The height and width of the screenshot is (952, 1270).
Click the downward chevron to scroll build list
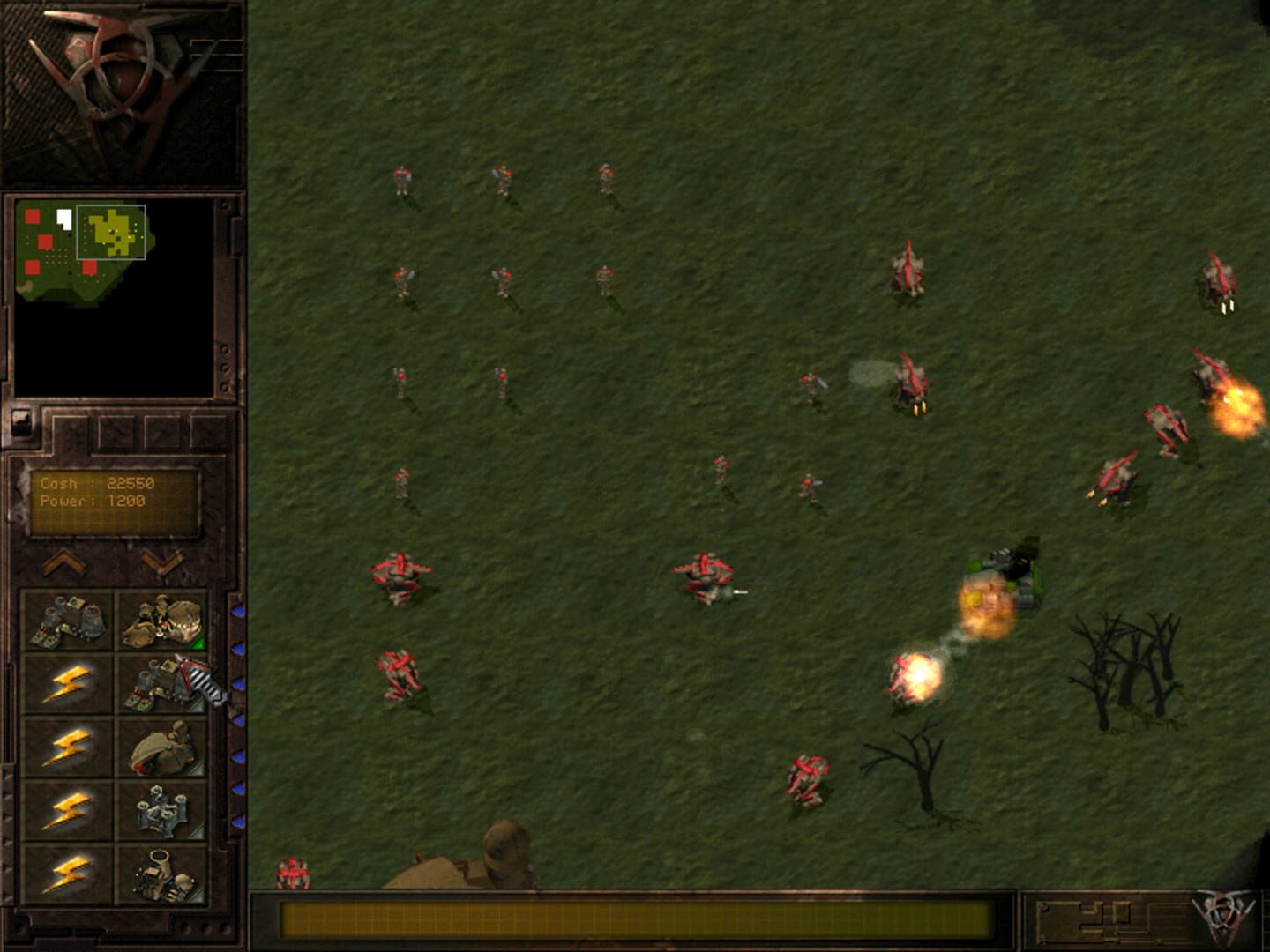161,563
